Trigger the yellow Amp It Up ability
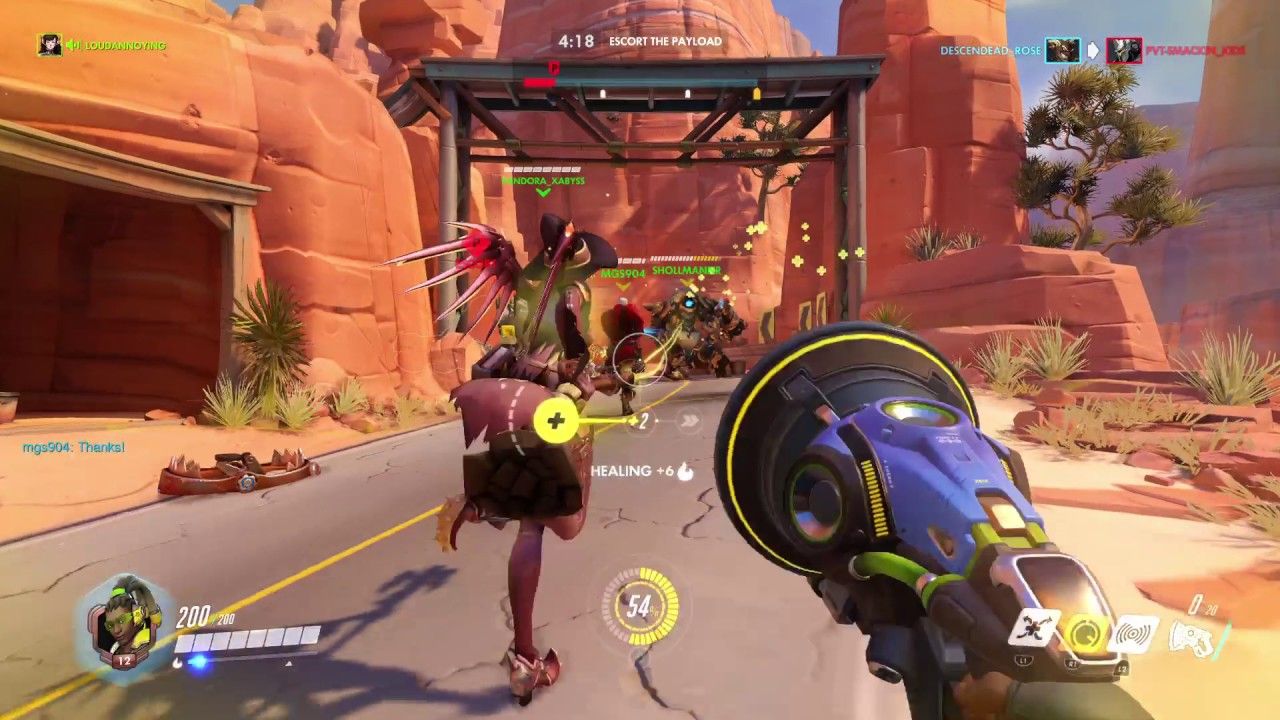The height and width of the screenshot is (720, 1280). click(x=1083, y=632)
